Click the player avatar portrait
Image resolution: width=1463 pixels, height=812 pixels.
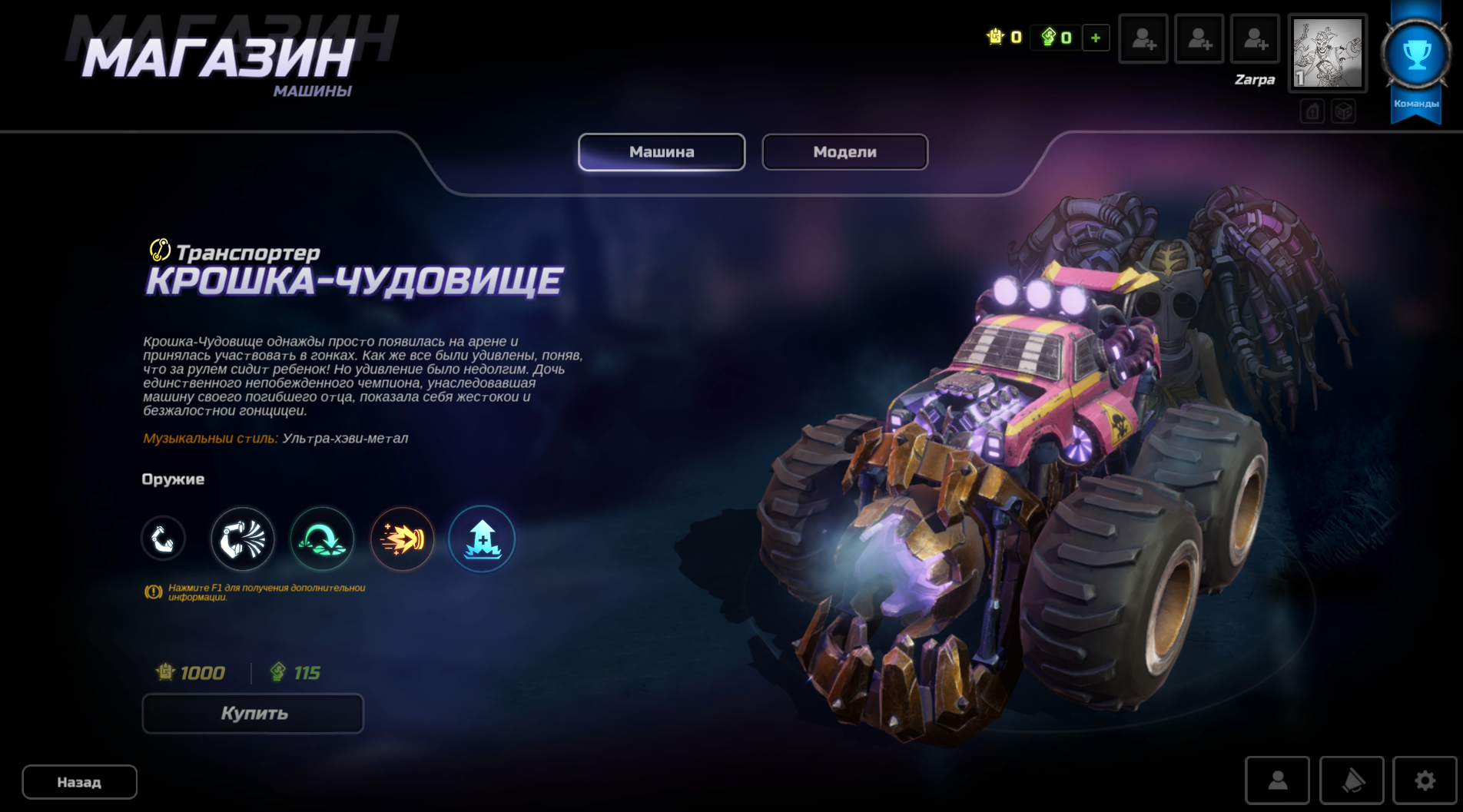click(1327, 54)
